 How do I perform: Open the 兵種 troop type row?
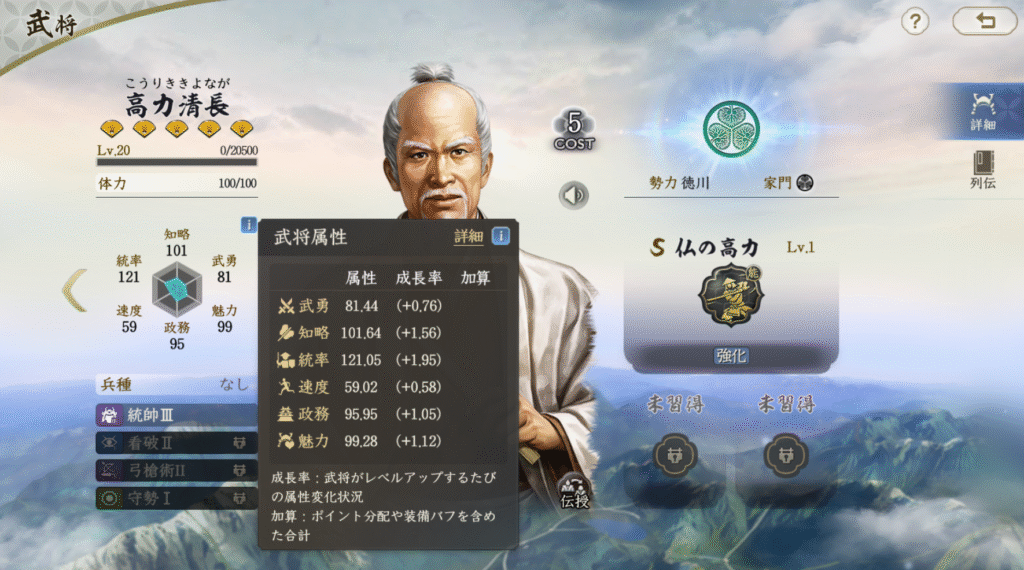click(172, 384)
